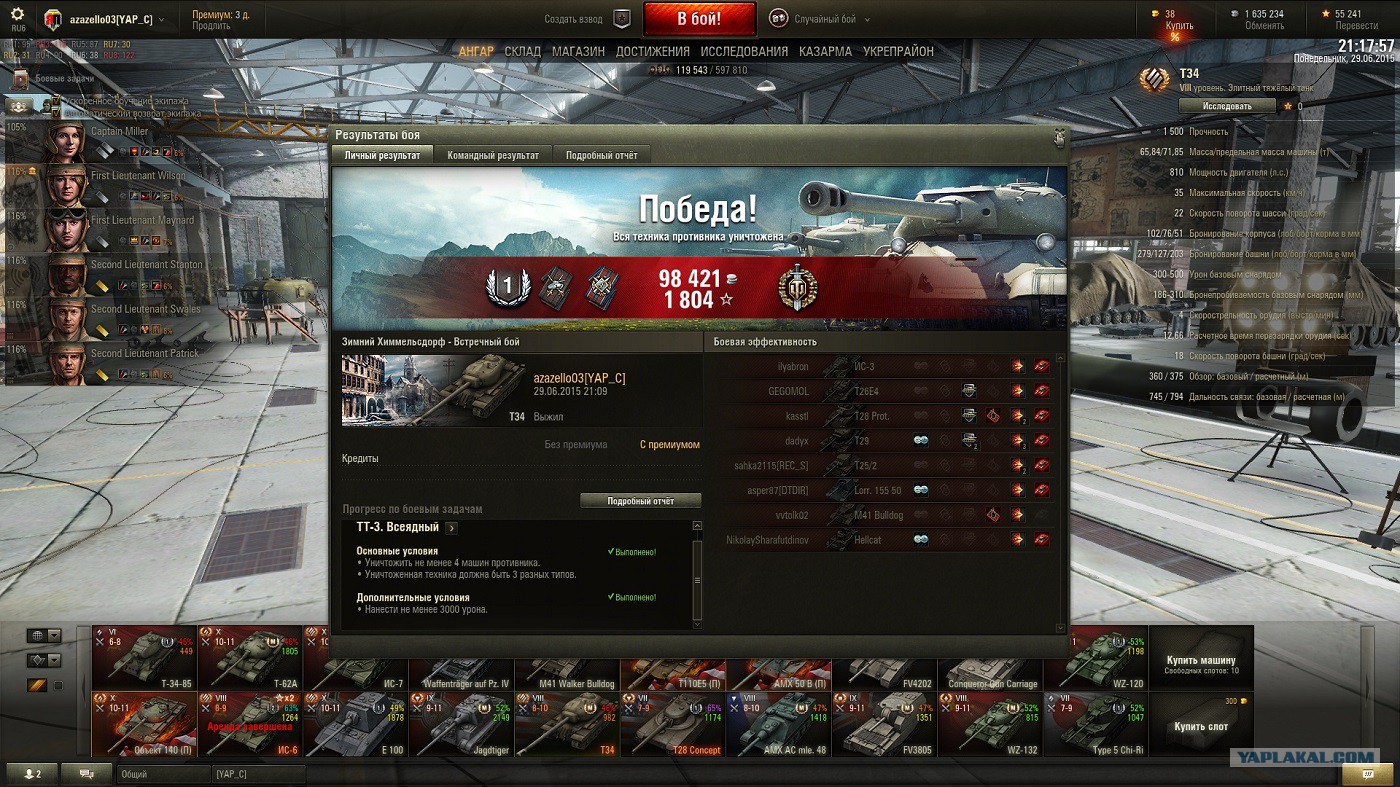The image size is (1400, 787).
Task: Open the «Случайный бой» battle type dropdown
Action: [820, 19]
